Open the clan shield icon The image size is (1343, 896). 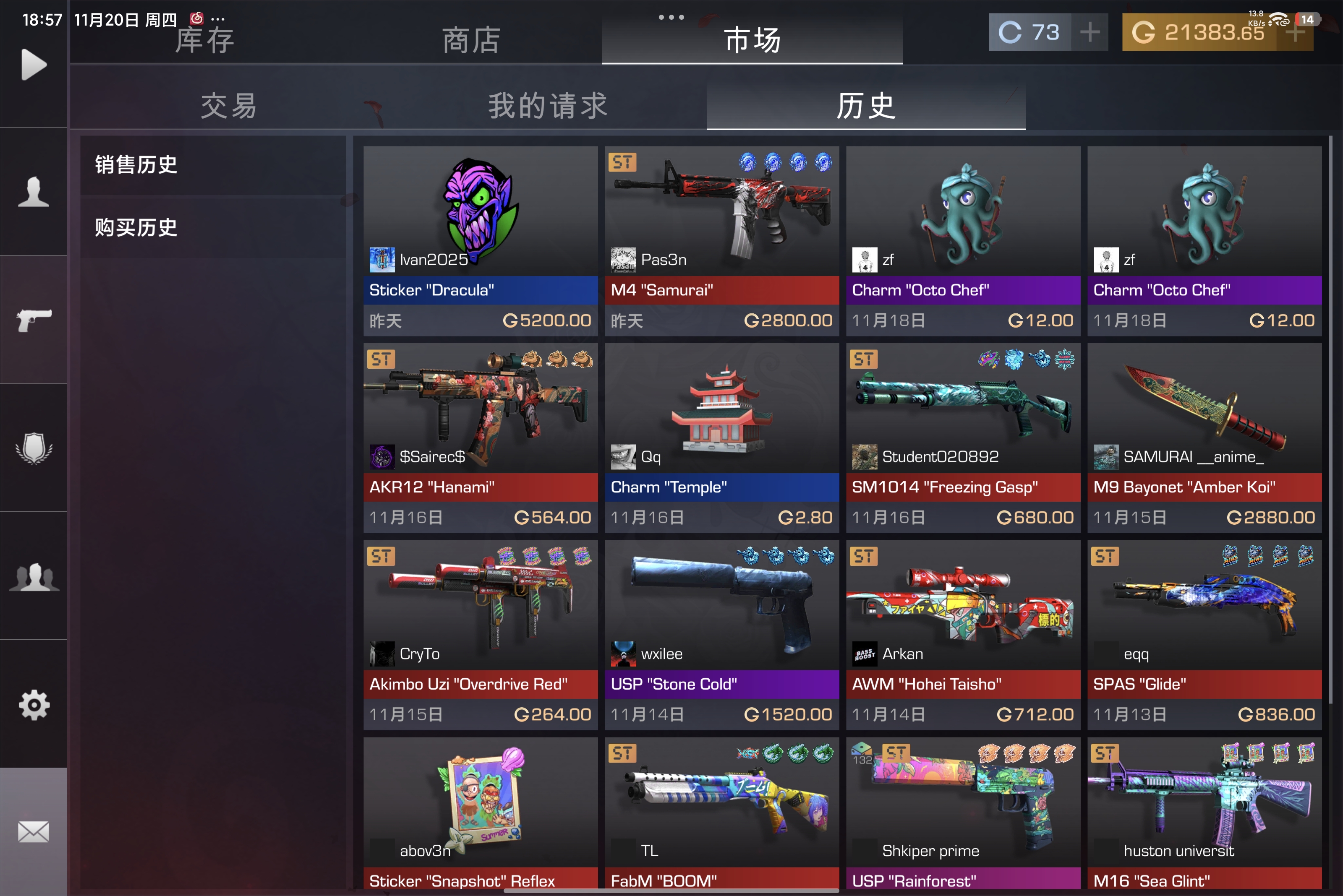coord(33,448)
